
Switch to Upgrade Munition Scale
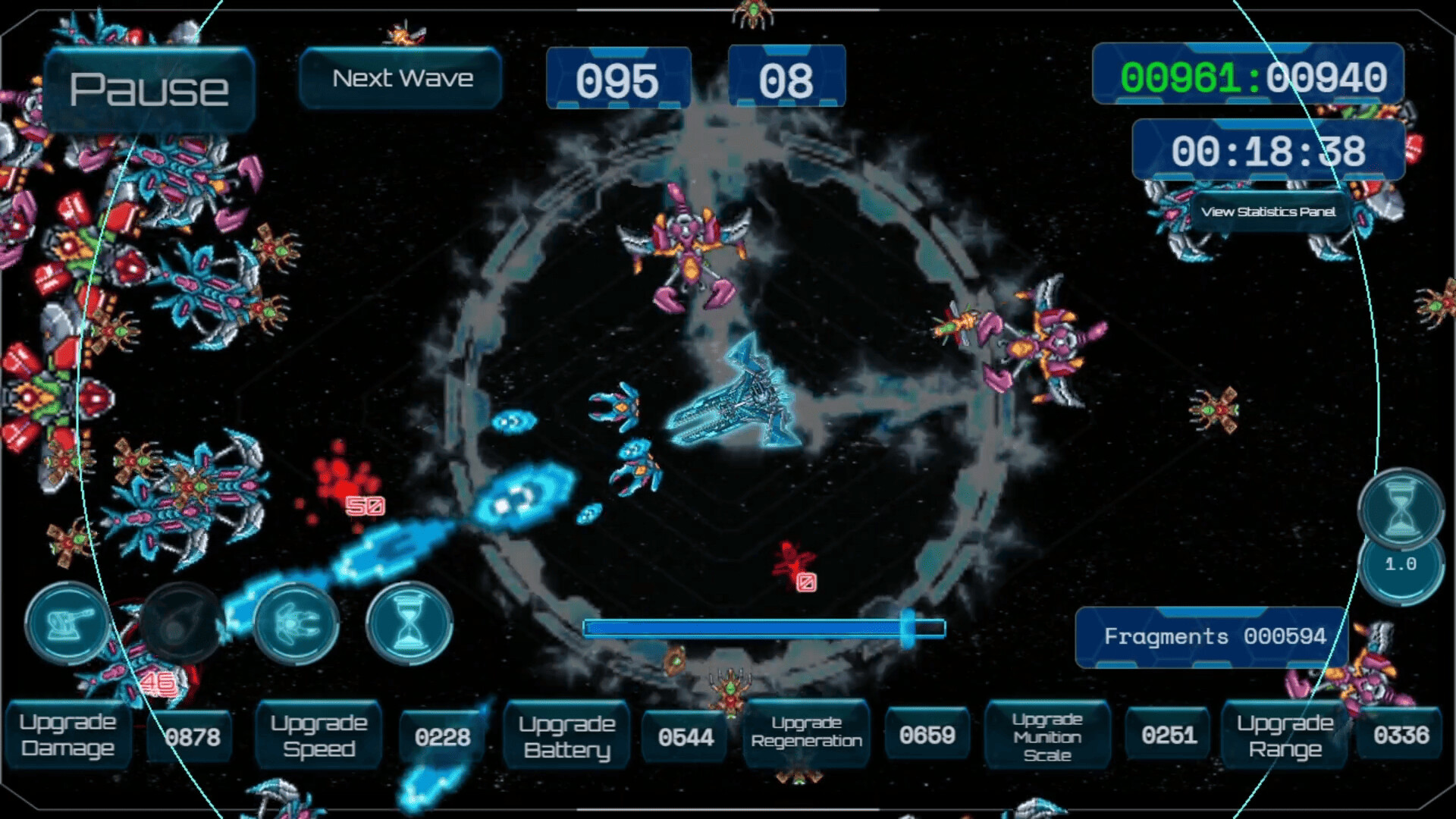(1049, 735)
